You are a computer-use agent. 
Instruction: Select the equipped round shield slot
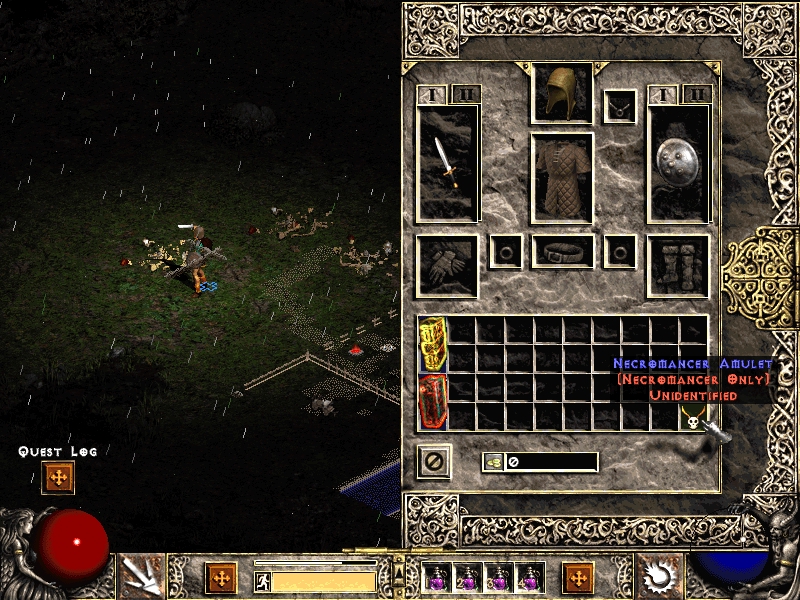[x=678, y=163]
